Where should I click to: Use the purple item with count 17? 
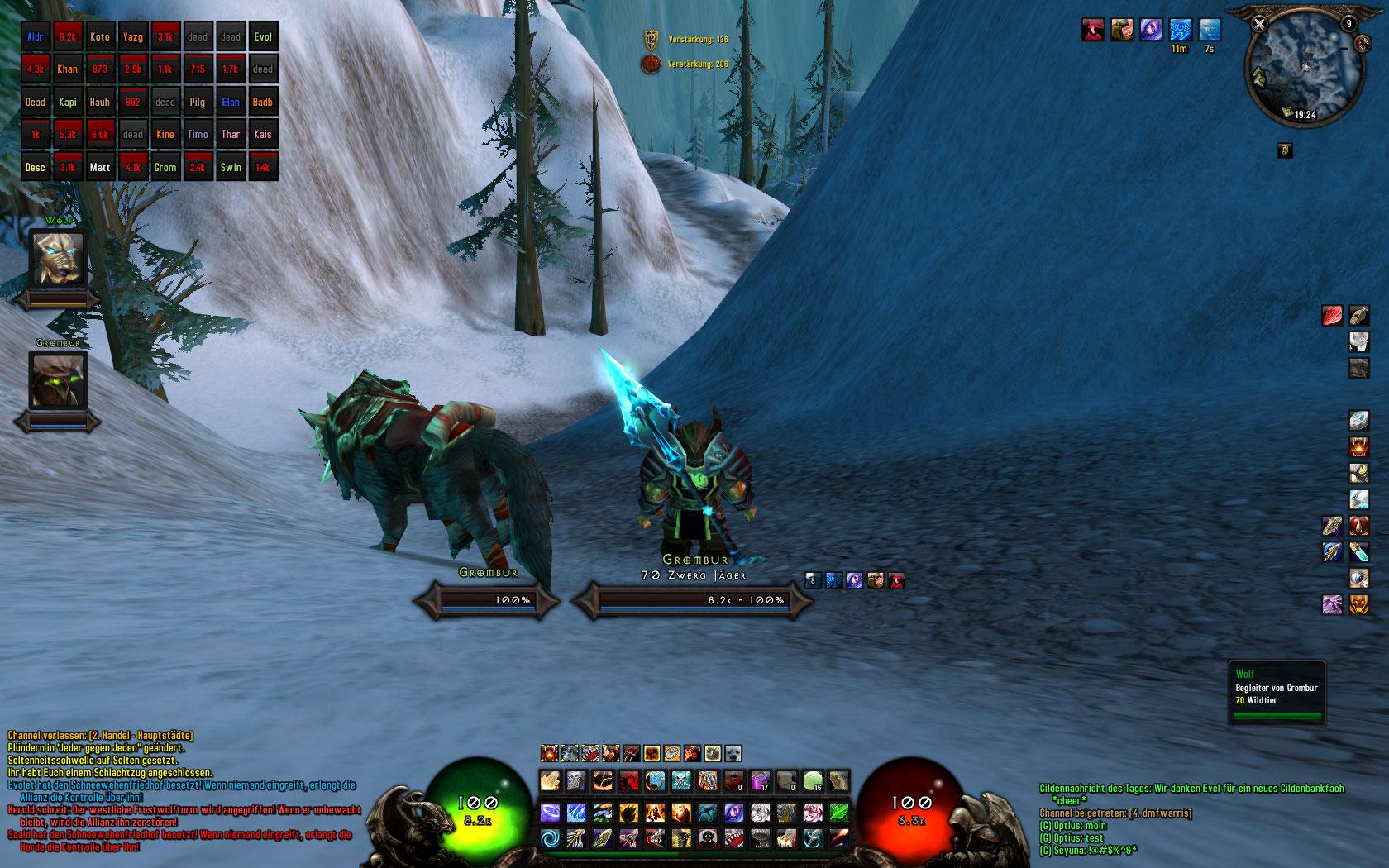[x=759, y=781]
